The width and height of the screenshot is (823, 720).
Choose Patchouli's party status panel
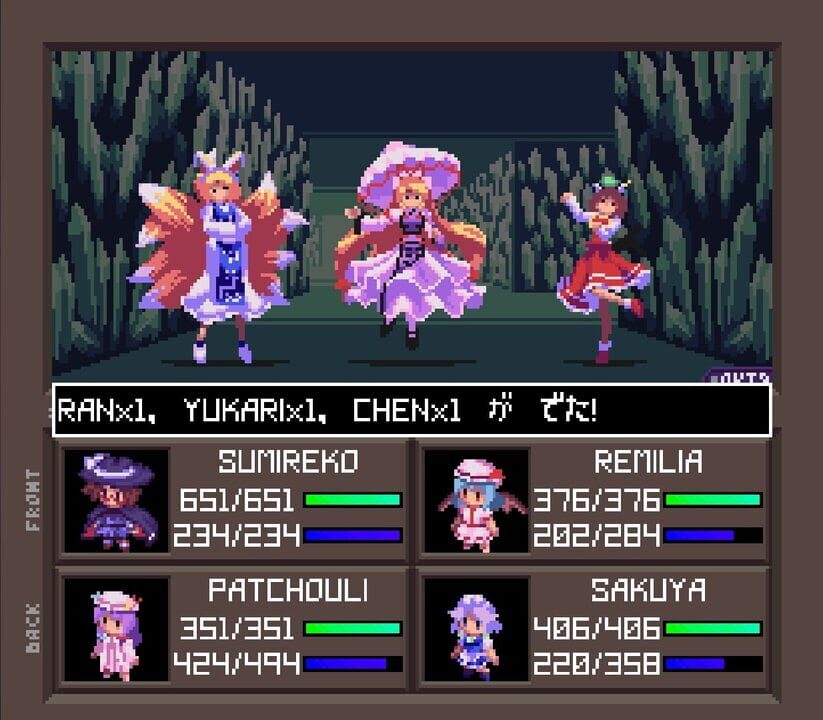click(x=234, y=628)
